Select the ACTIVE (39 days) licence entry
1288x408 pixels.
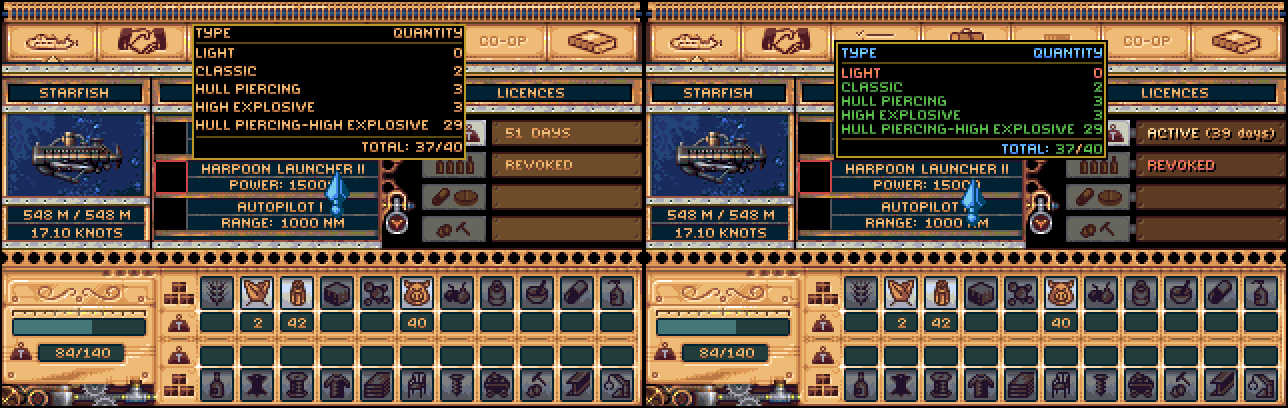coord(1209,133)
